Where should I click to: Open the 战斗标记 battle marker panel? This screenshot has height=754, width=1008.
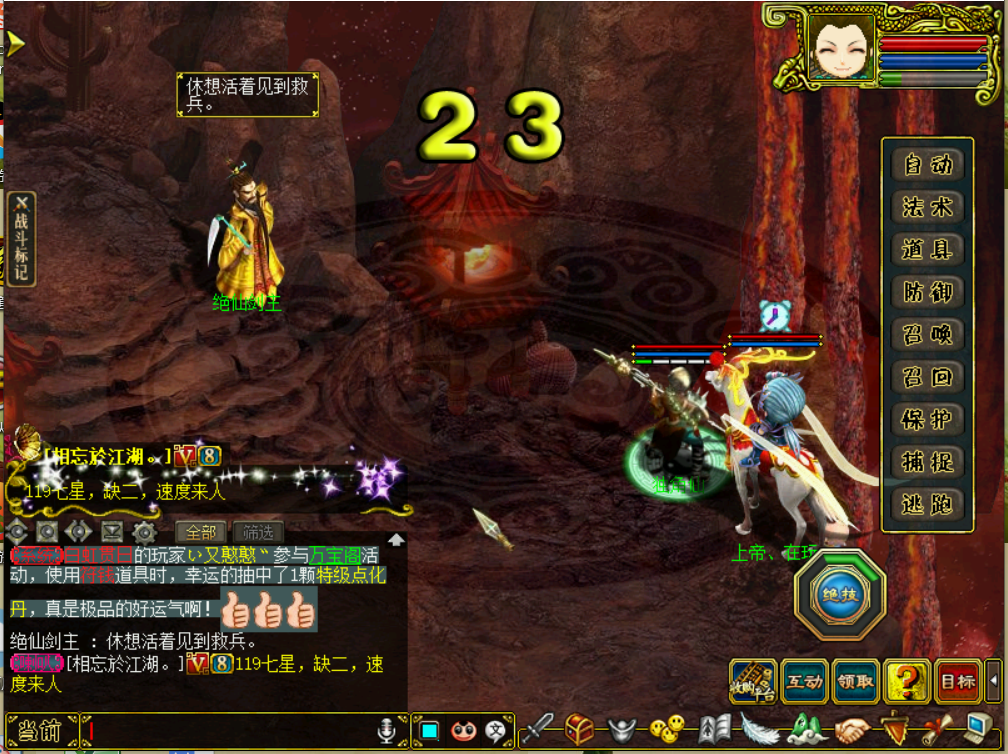coord(21,238)
